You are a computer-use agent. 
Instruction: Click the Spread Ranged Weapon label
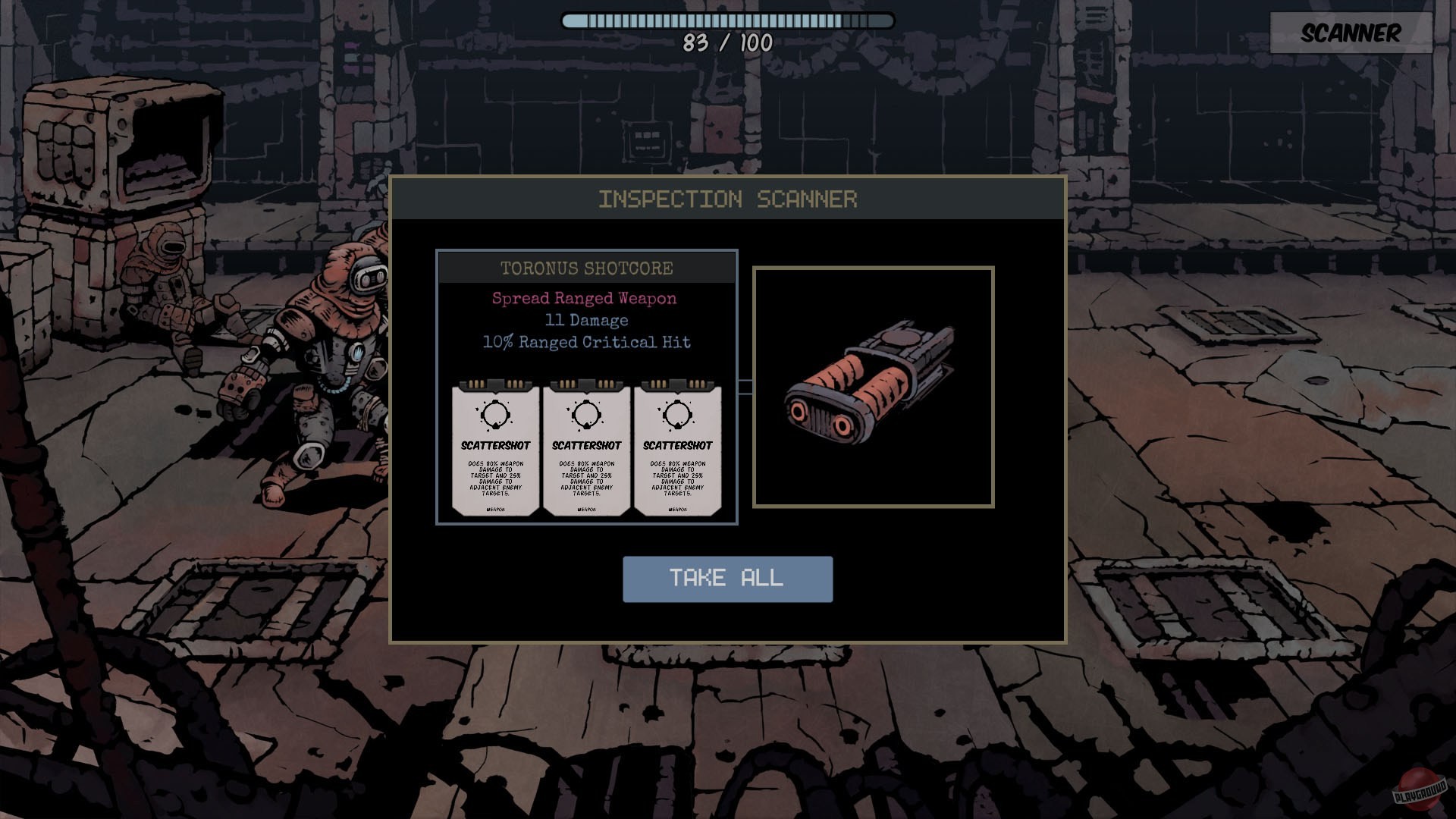tap(584, 298)
